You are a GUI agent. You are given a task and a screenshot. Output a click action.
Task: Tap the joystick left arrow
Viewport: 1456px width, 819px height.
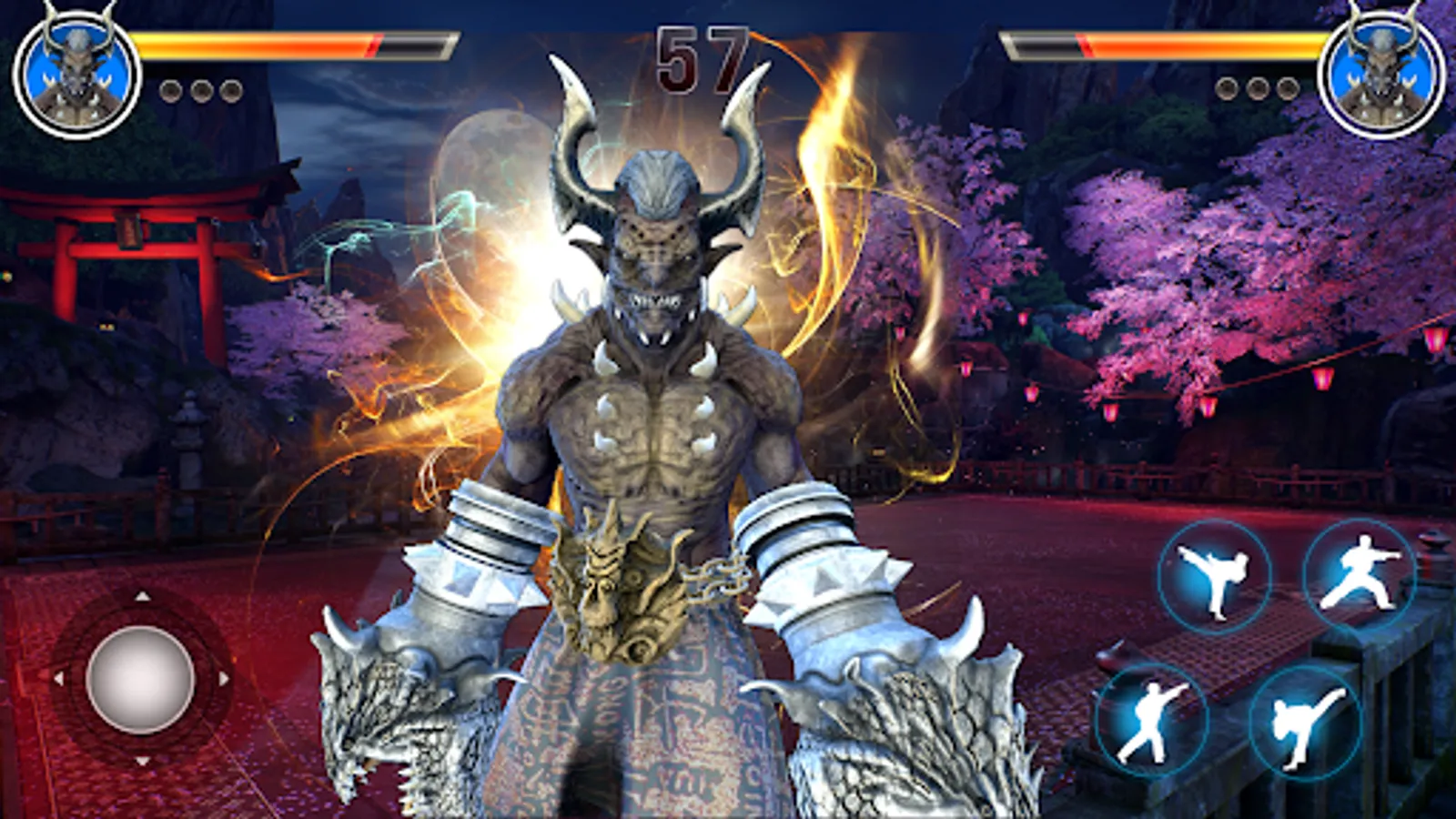[x=59, y=676]
